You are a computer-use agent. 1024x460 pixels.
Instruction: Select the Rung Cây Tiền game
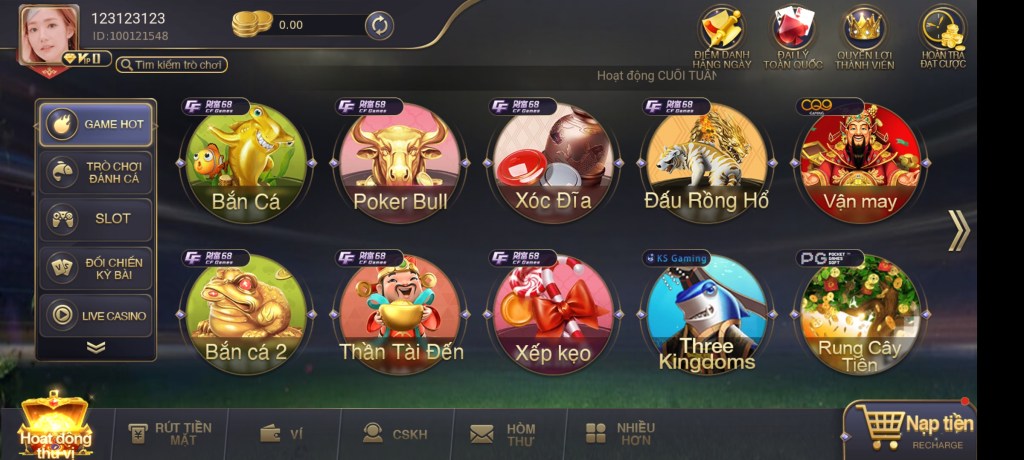point(860,313)
